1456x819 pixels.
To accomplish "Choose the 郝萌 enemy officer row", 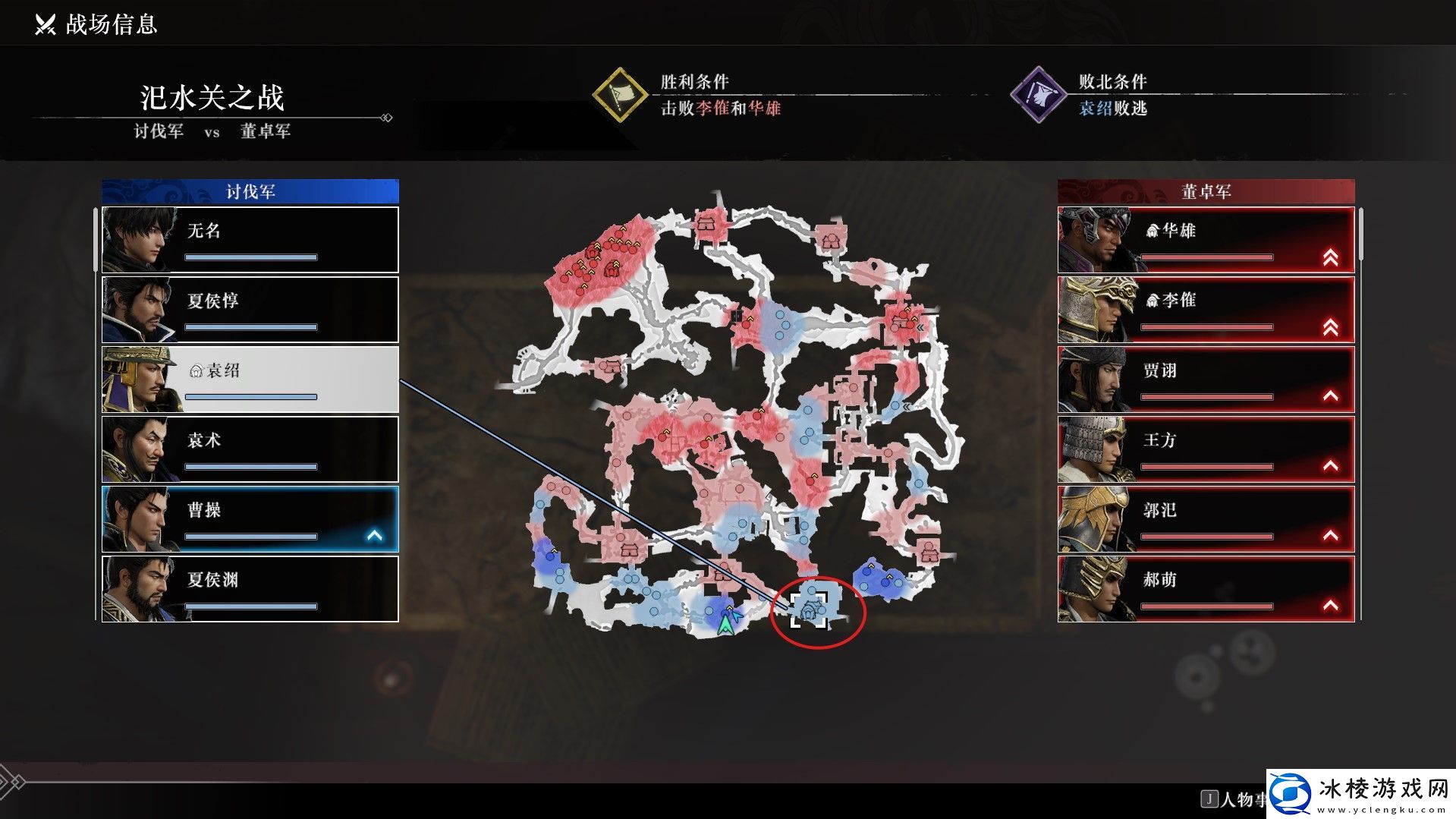I will (x=1206, y=589).
